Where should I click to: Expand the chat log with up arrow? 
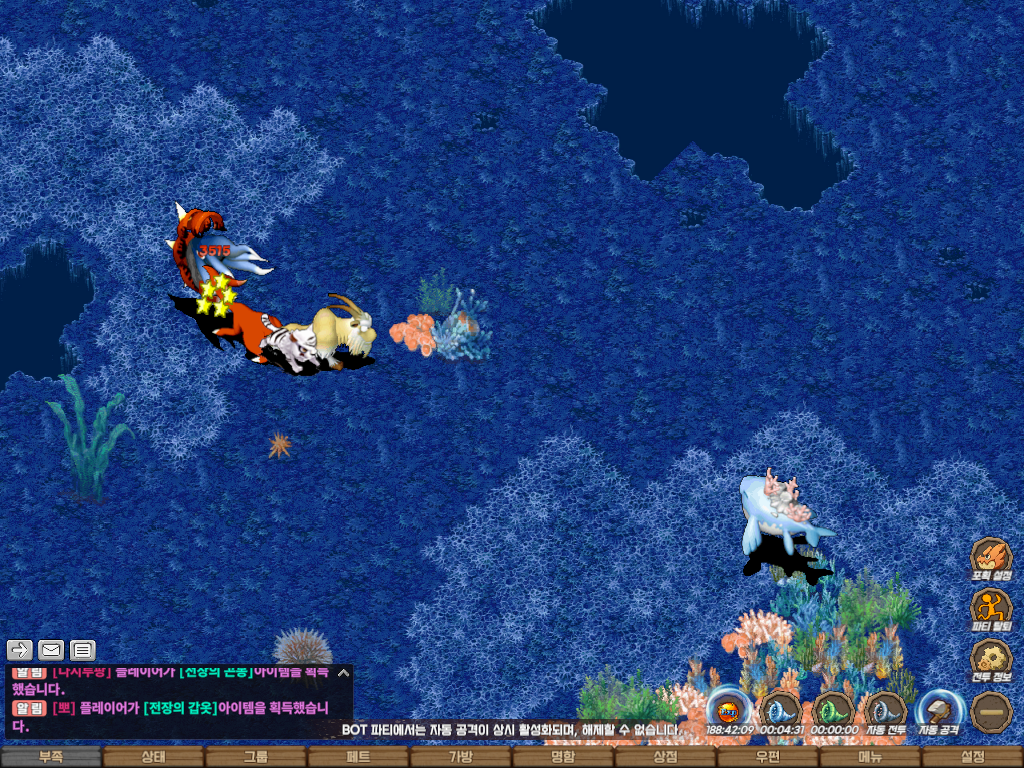point(343,673)
